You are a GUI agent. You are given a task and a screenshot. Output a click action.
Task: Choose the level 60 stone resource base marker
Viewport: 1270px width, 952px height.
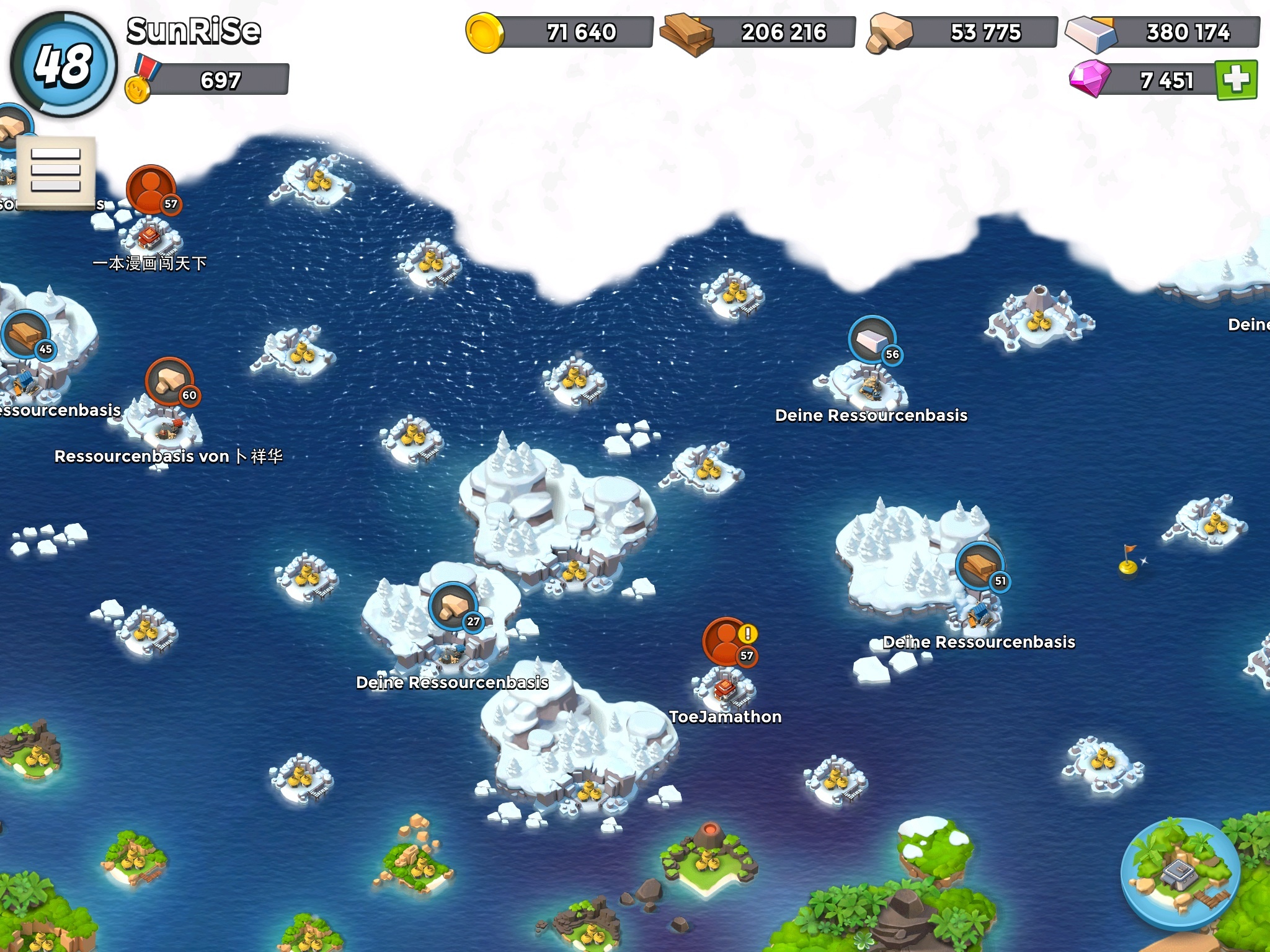coord(170,381)
